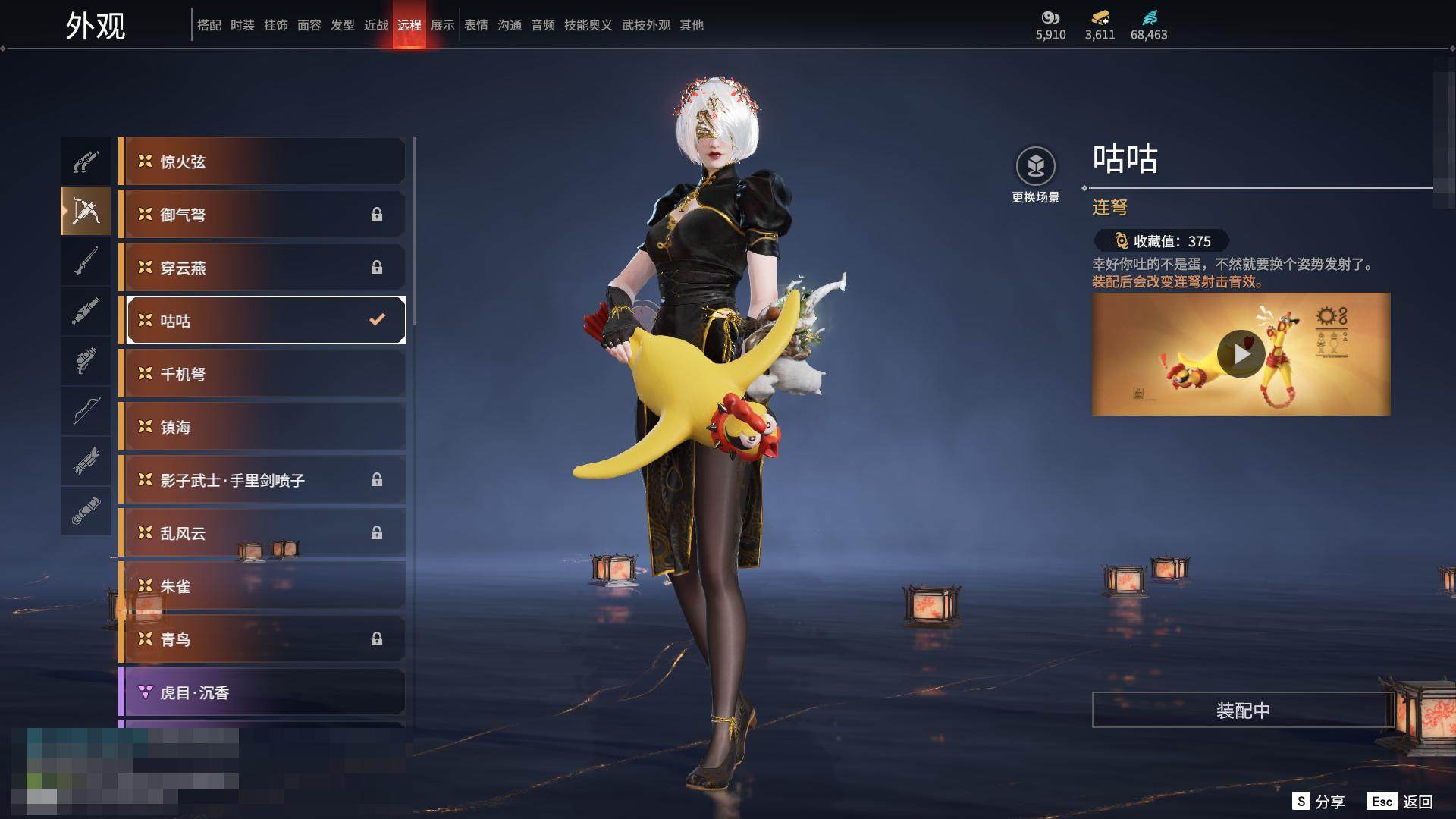This screenshot has width=1456, height=819.
Task: Go to the 发型 tab
Action: 342,25
